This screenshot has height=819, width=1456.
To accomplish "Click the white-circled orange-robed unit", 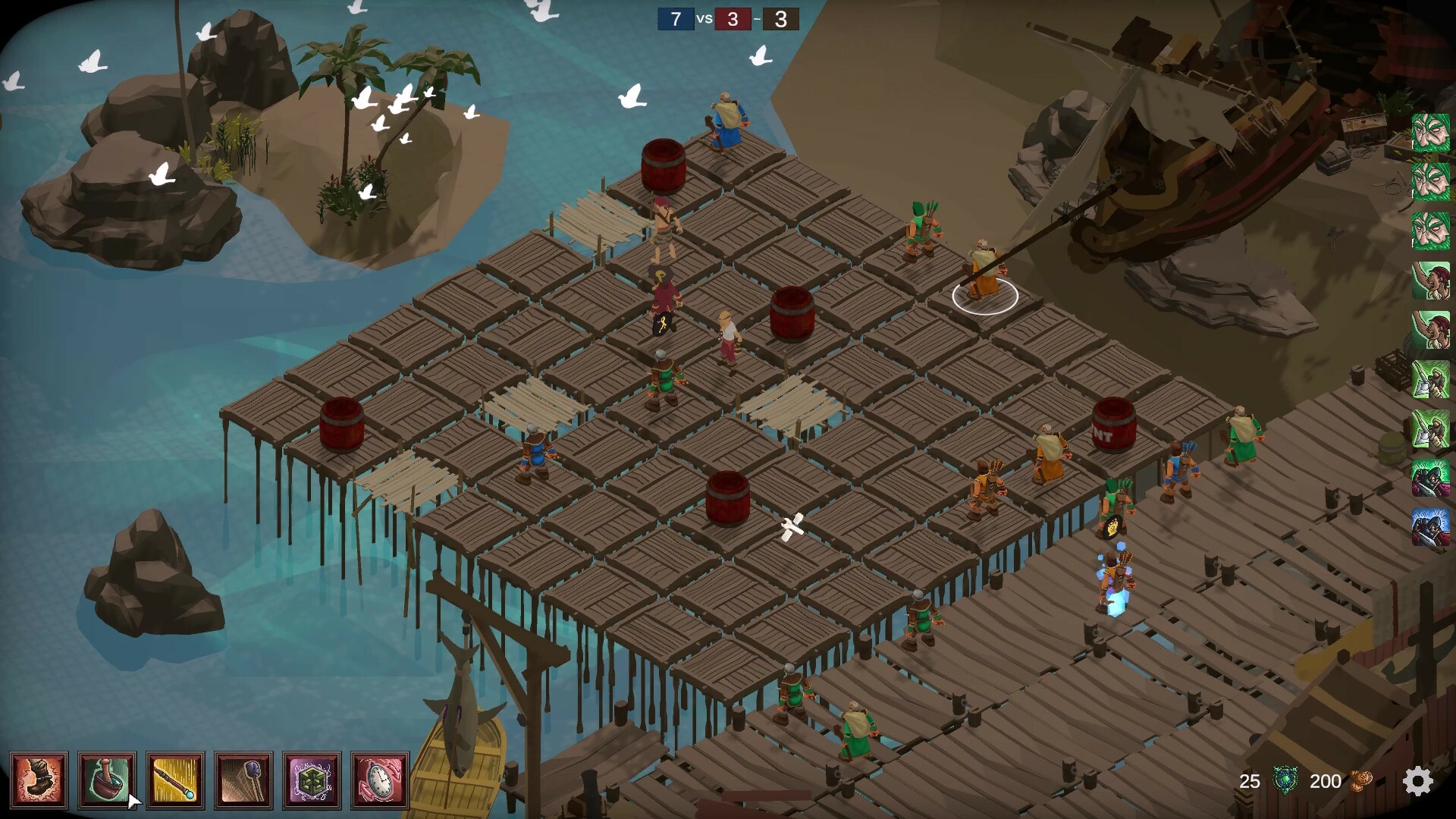I will coord(984,273).
